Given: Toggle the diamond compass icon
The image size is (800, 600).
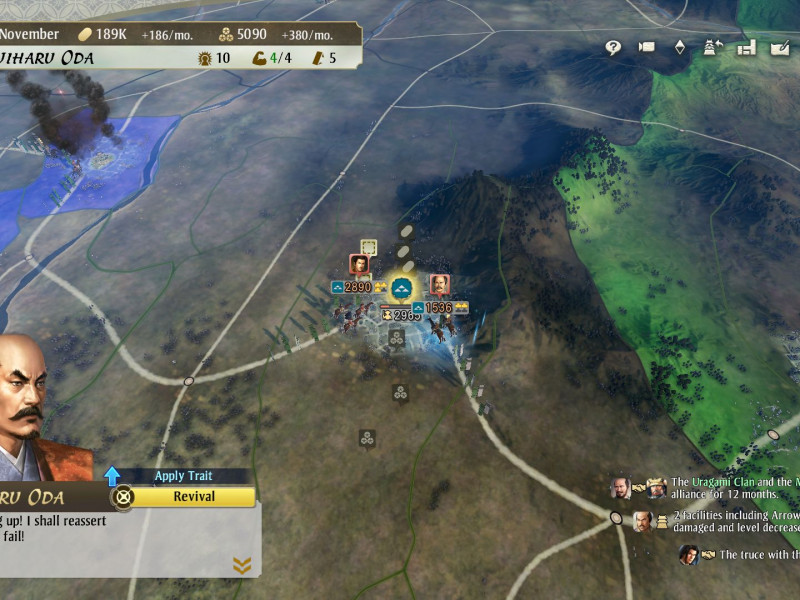Looking at the screenshot, I should (680, 47).
